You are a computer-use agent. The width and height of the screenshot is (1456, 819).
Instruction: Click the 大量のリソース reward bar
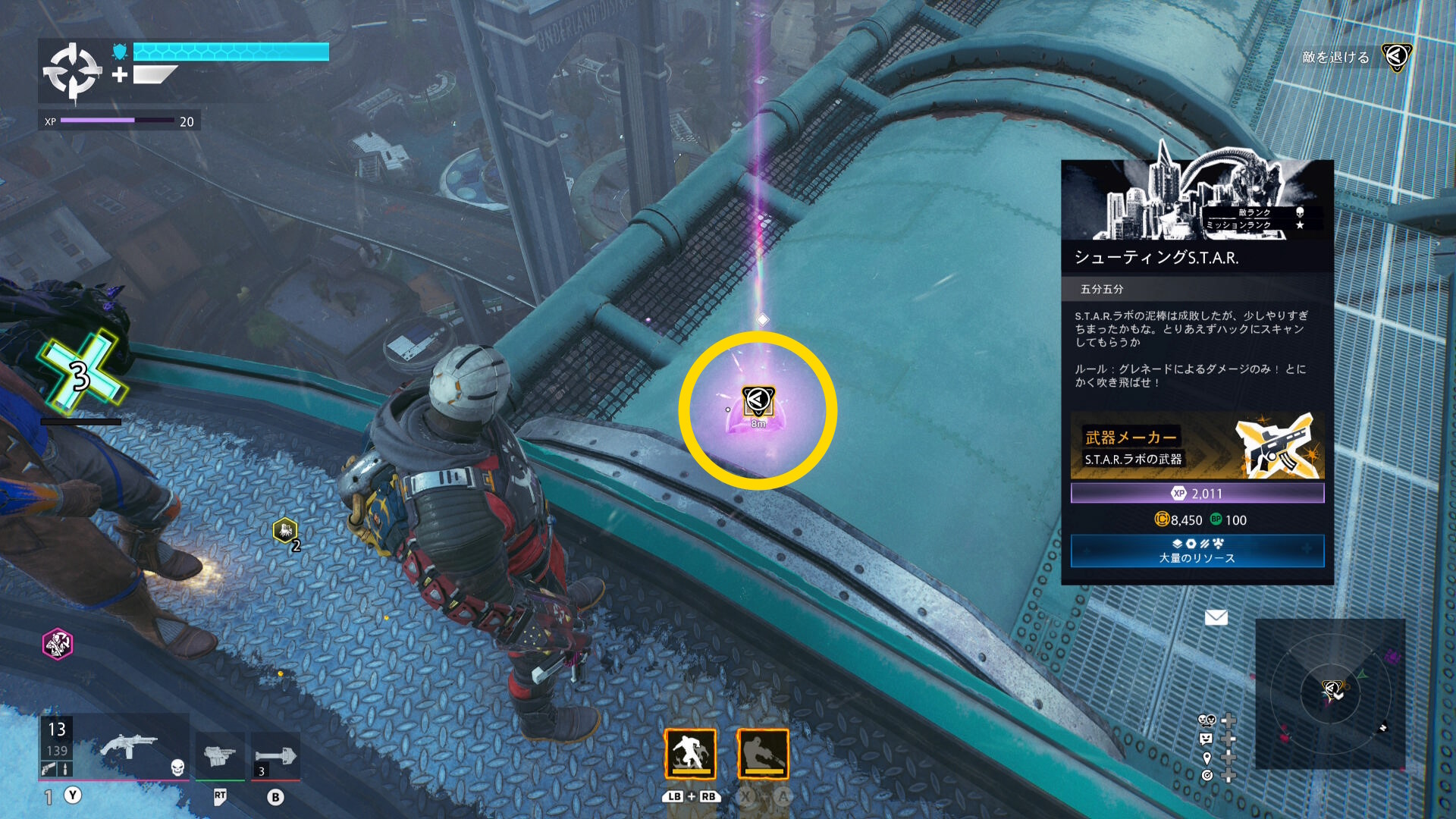pyautogui.click(x=1197, y=551)
